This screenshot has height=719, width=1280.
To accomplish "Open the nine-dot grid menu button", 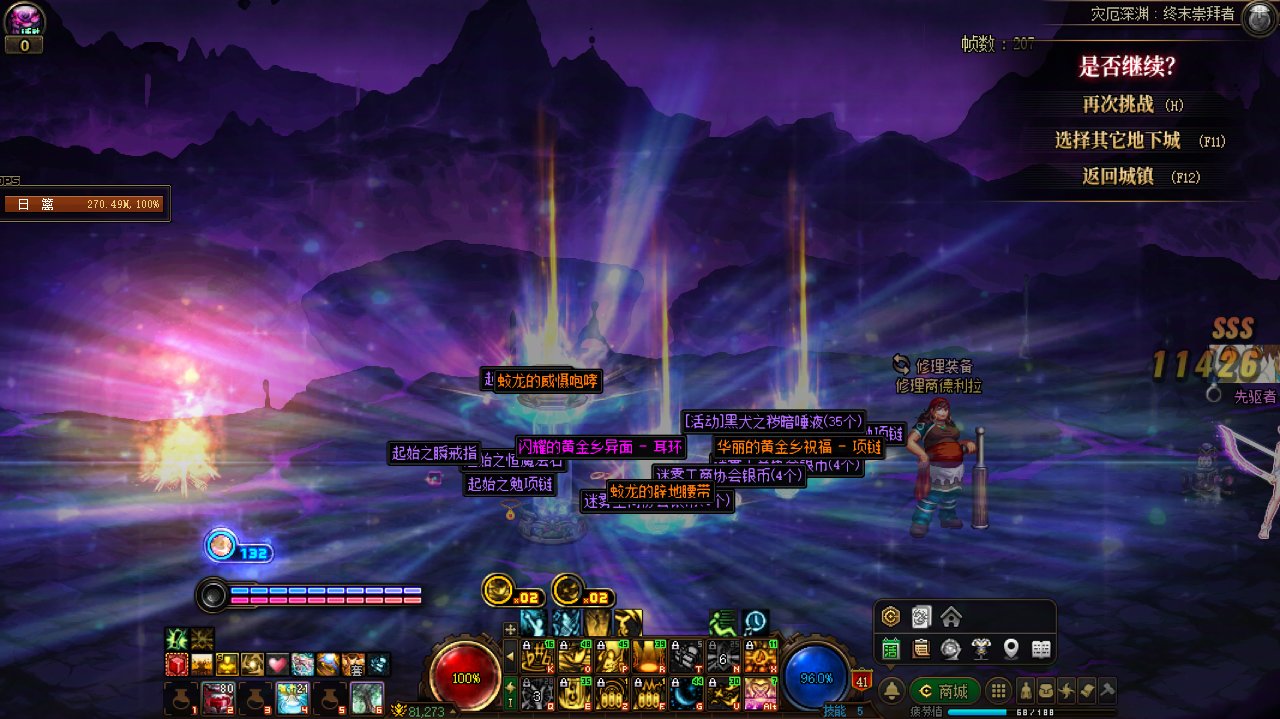I will 998,691.
